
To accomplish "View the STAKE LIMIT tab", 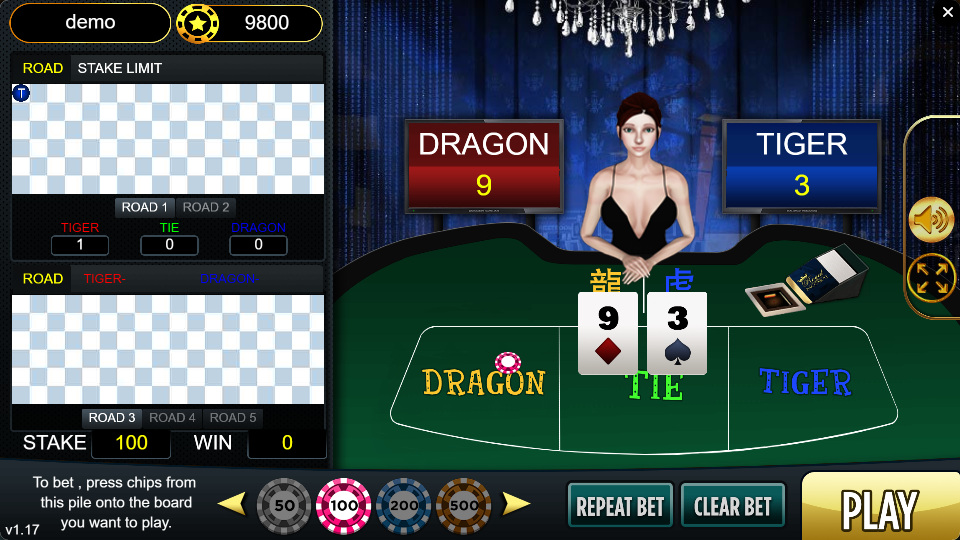I will point(119,68).
